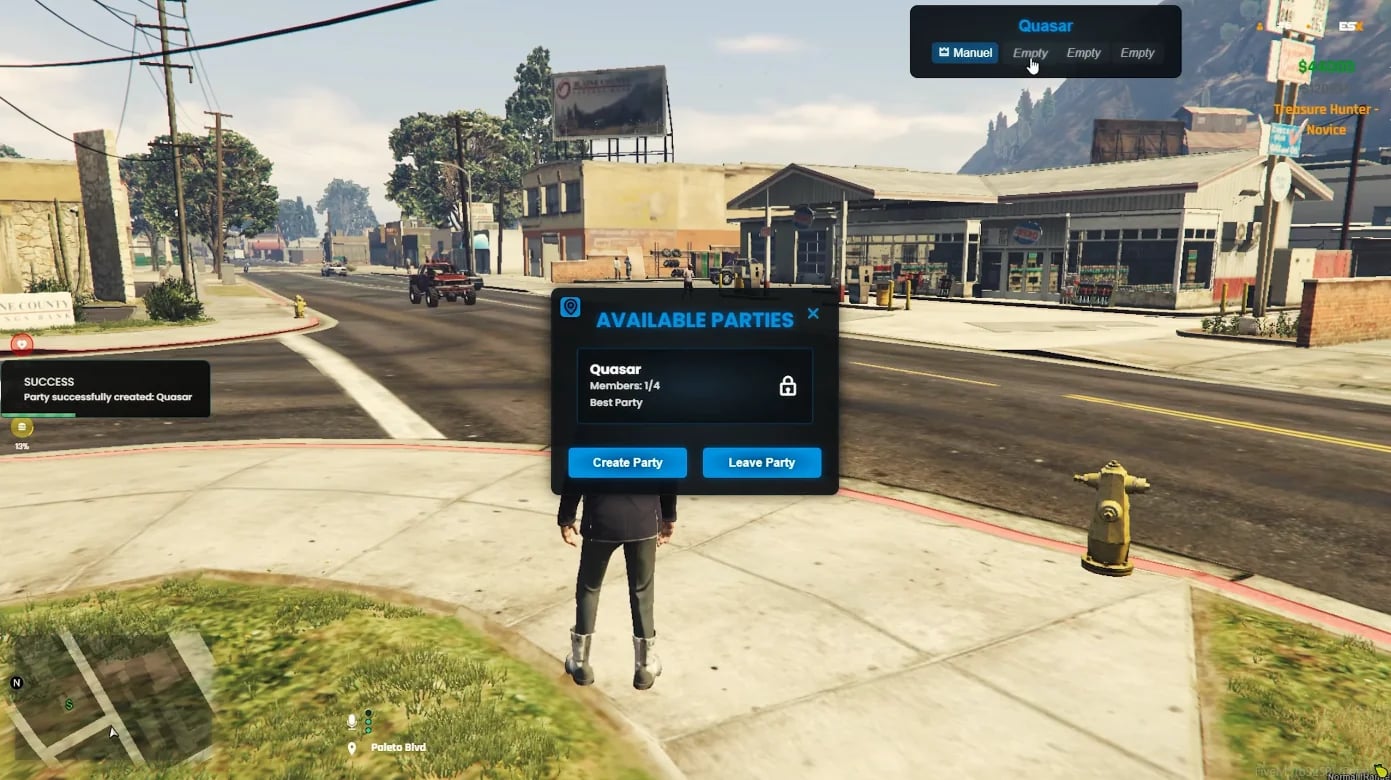Click the location pin beside Paleto Blvd
1391x780 pixels.
(351, 746)
